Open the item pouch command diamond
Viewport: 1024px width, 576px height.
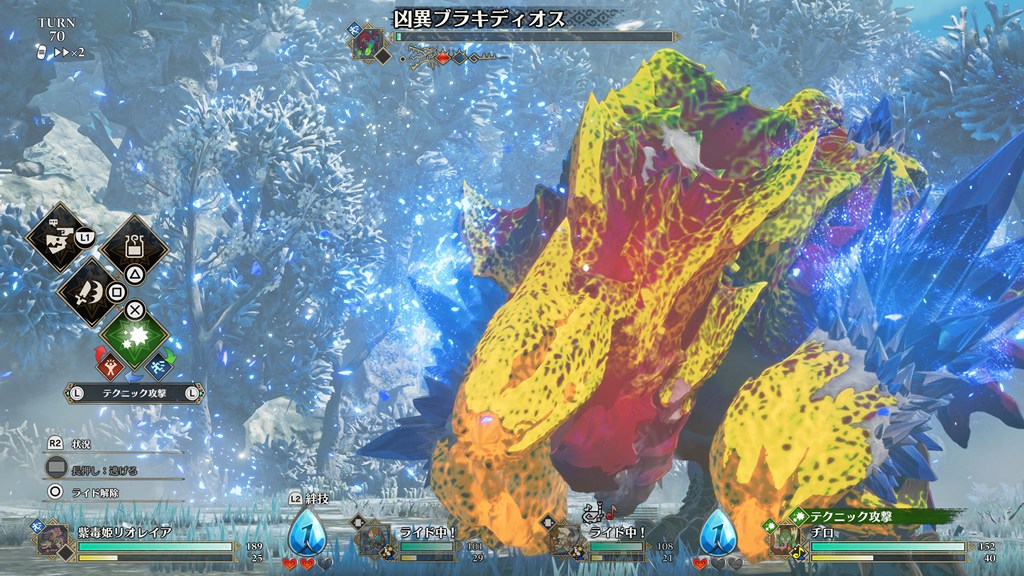point(134,244)
